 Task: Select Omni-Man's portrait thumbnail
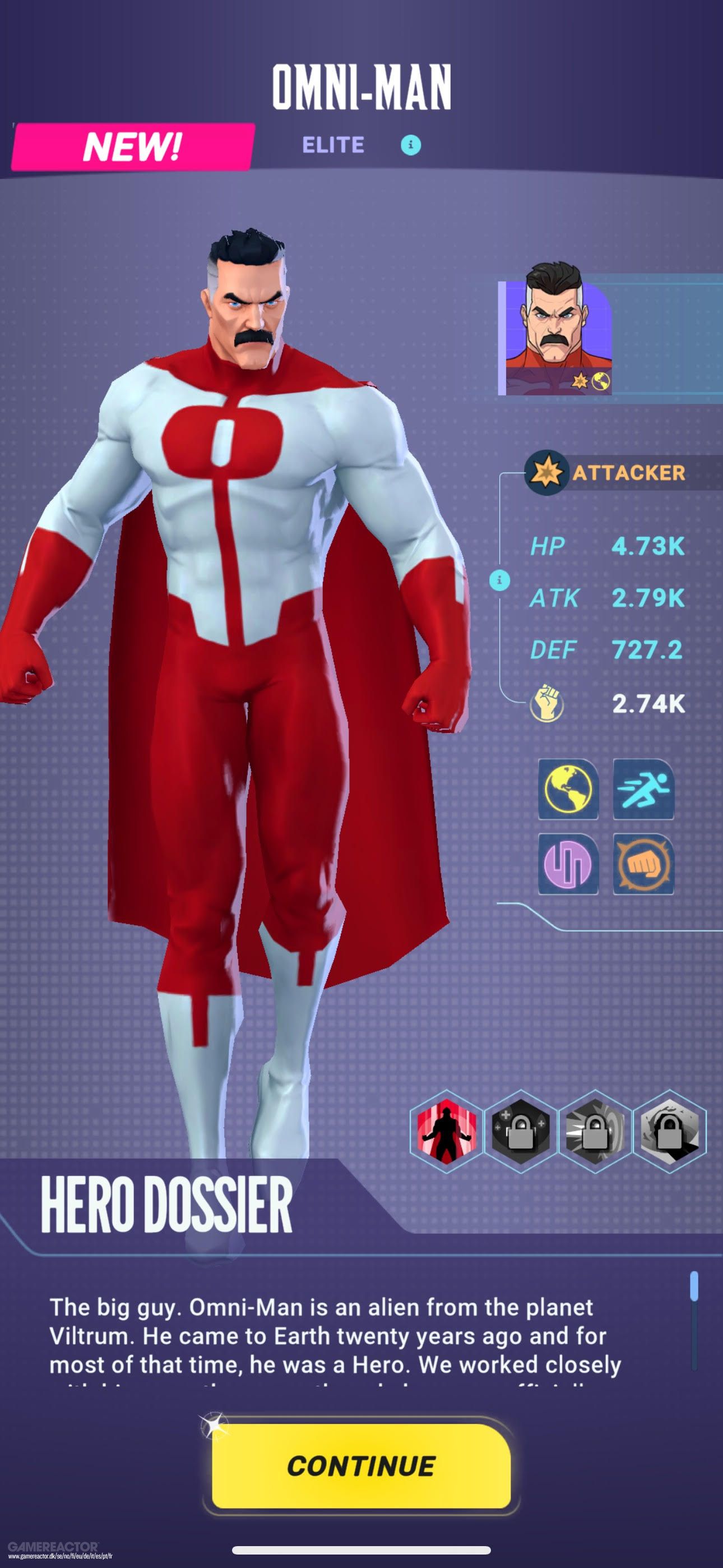[x=555, y=338]
